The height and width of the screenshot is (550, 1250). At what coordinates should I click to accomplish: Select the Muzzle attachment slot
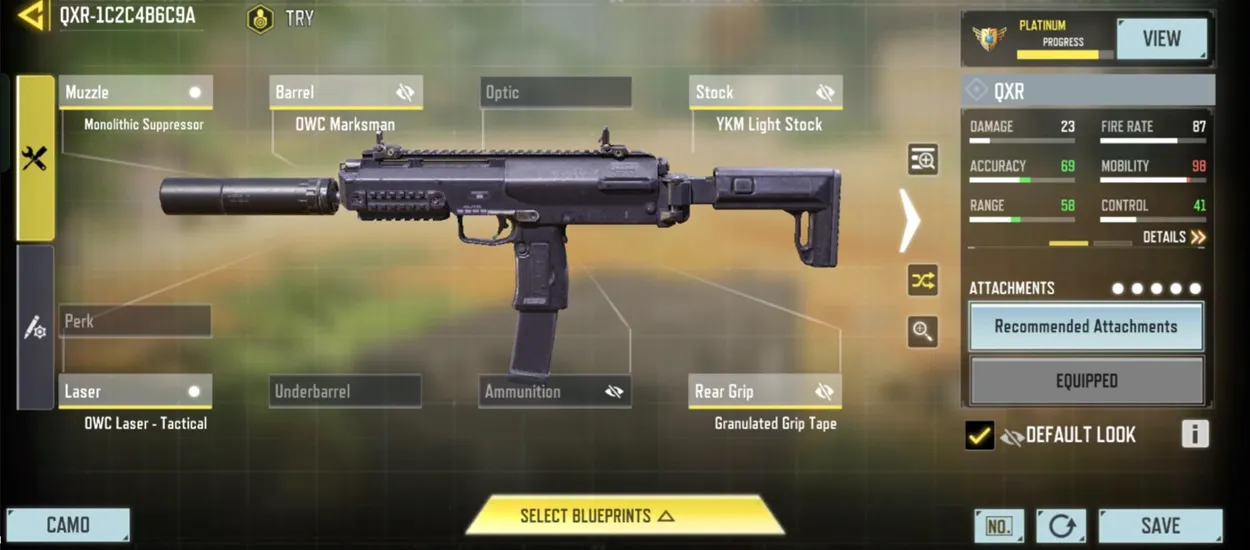coord(135,92)
